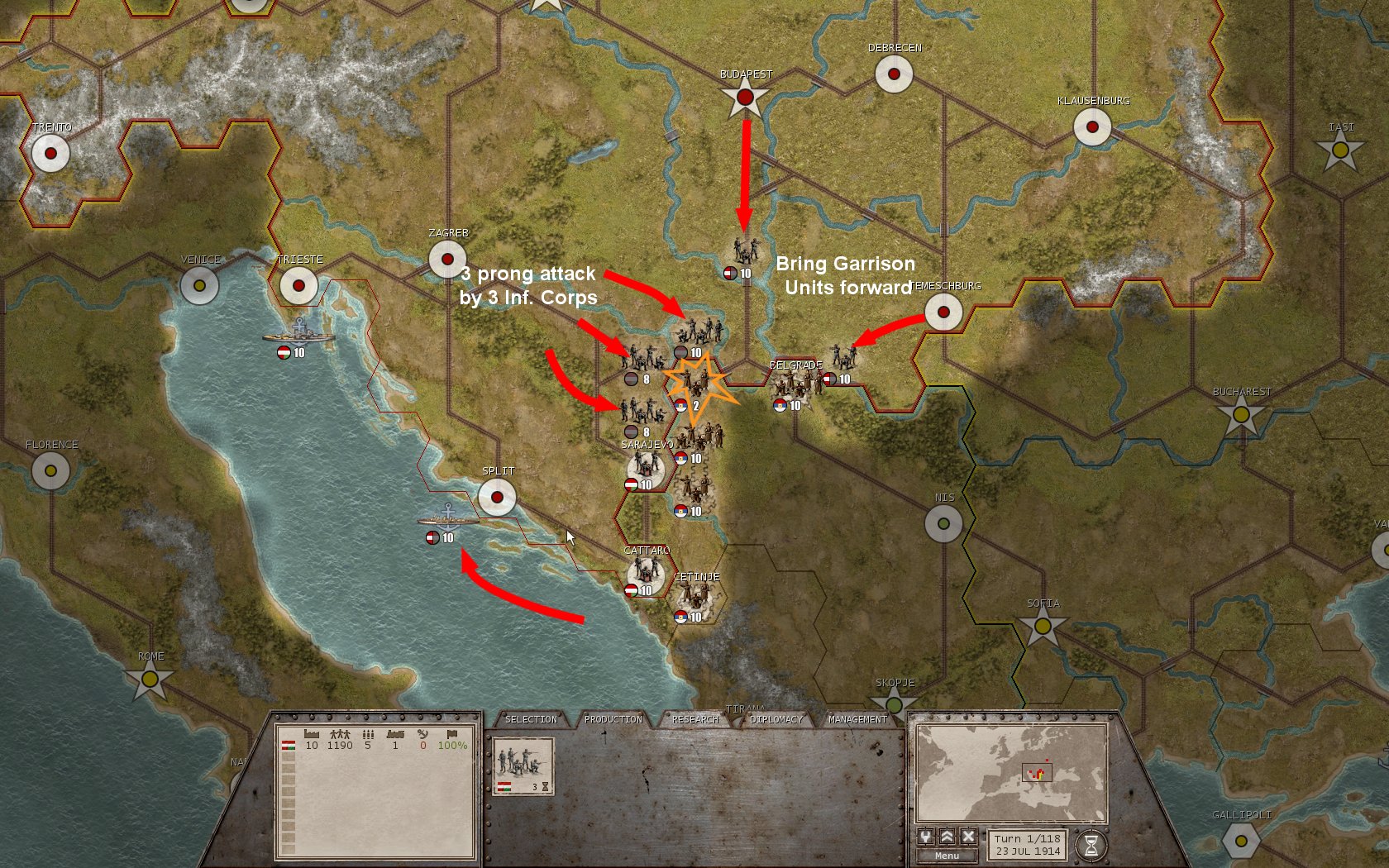The image size is (1389, 868).
Task: End the turn with the hourglass icon
Action: (x=1091, y=844)
